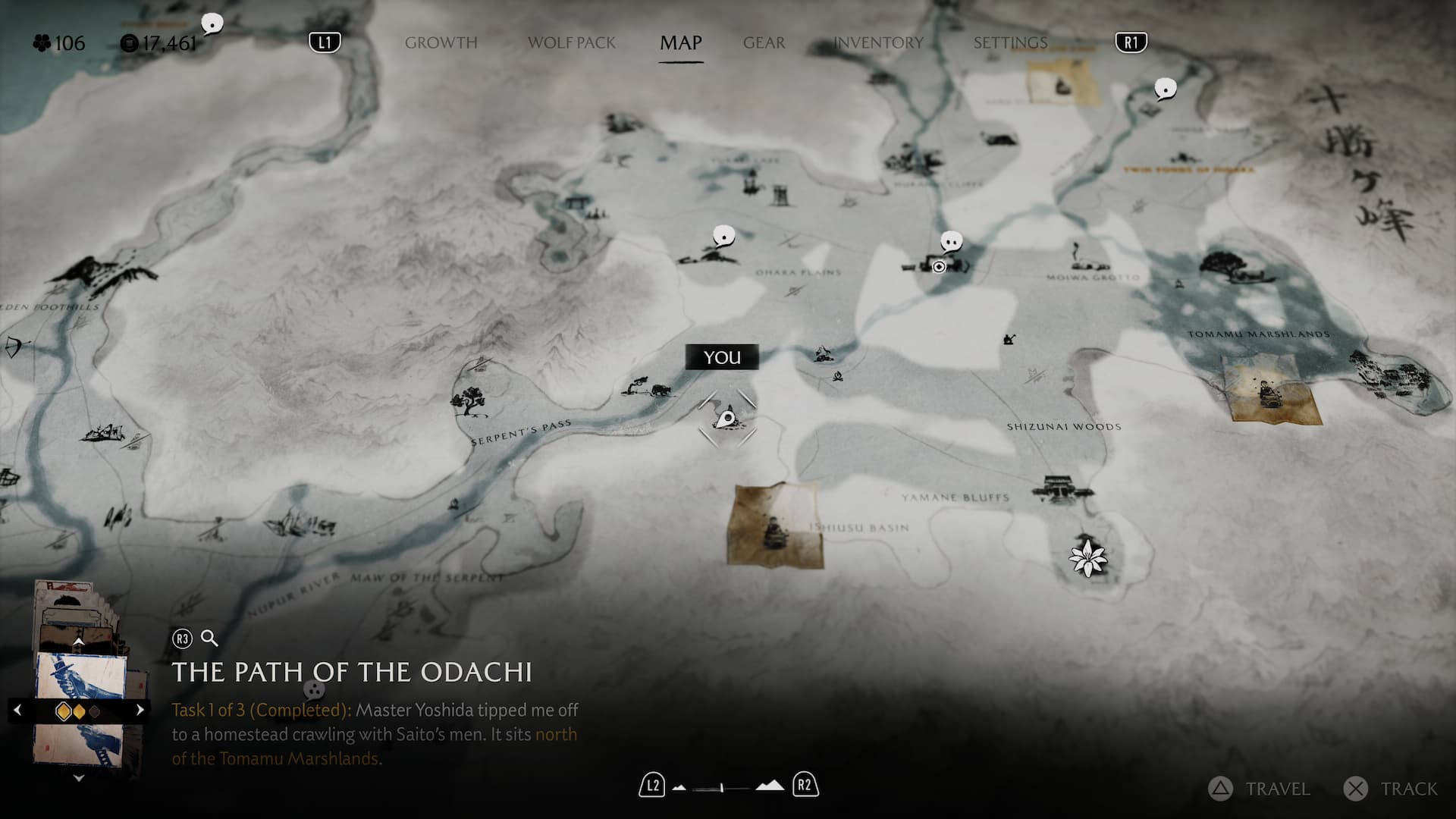1456x819 pixels.
Task: Select the Map tab
Action: tap(680, 43)
